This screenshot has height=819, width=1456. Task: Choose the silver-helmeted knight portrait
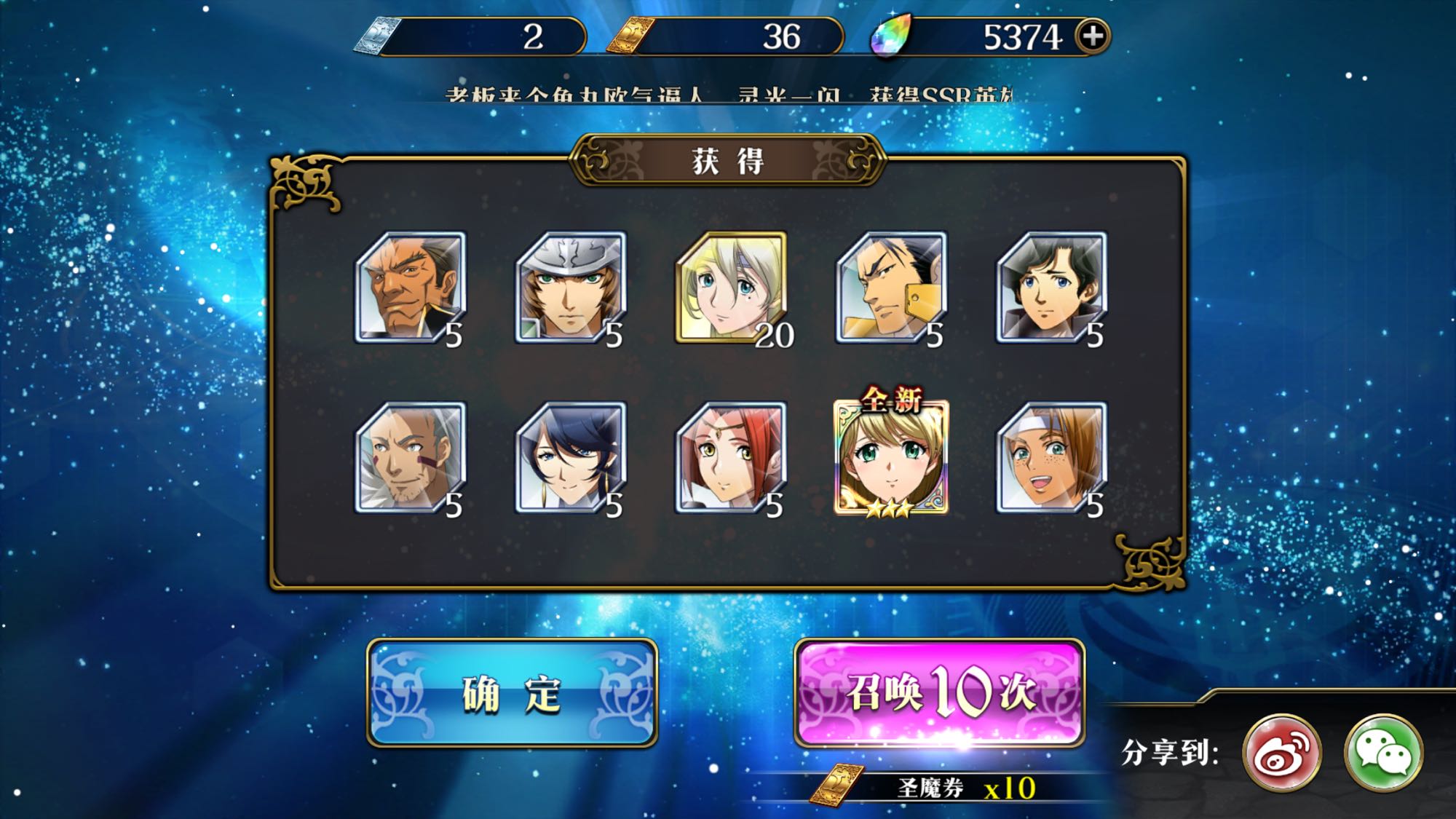click(570, 288)
